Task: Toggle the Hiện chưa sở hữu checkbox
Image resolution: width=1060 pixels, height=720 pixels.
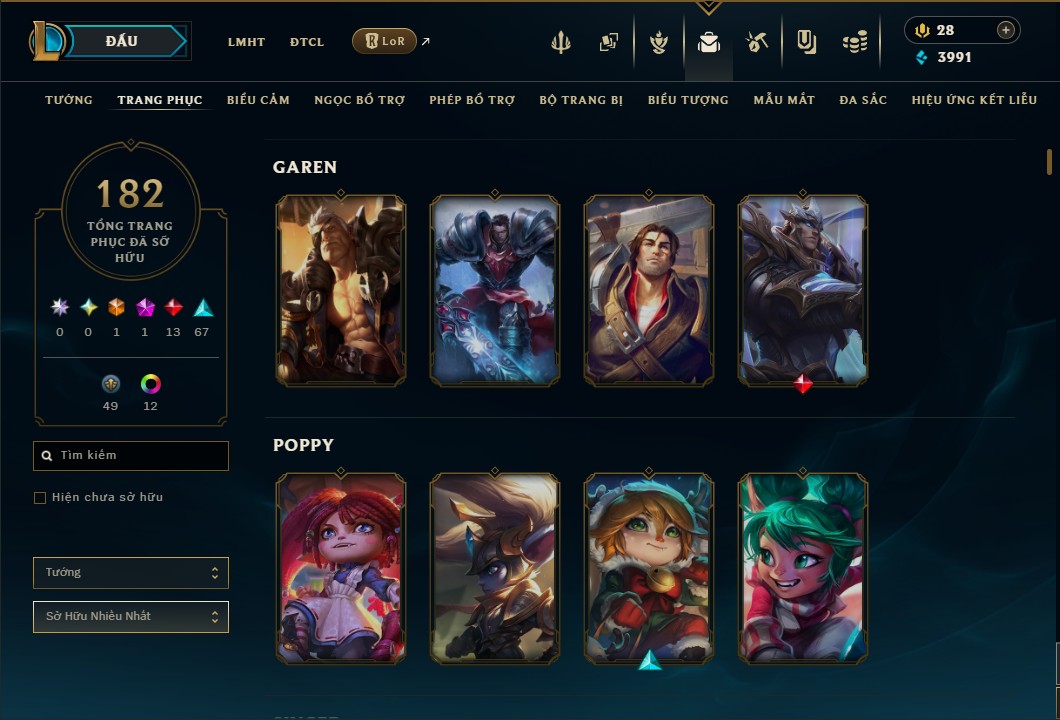Action: tap(40, 498)
